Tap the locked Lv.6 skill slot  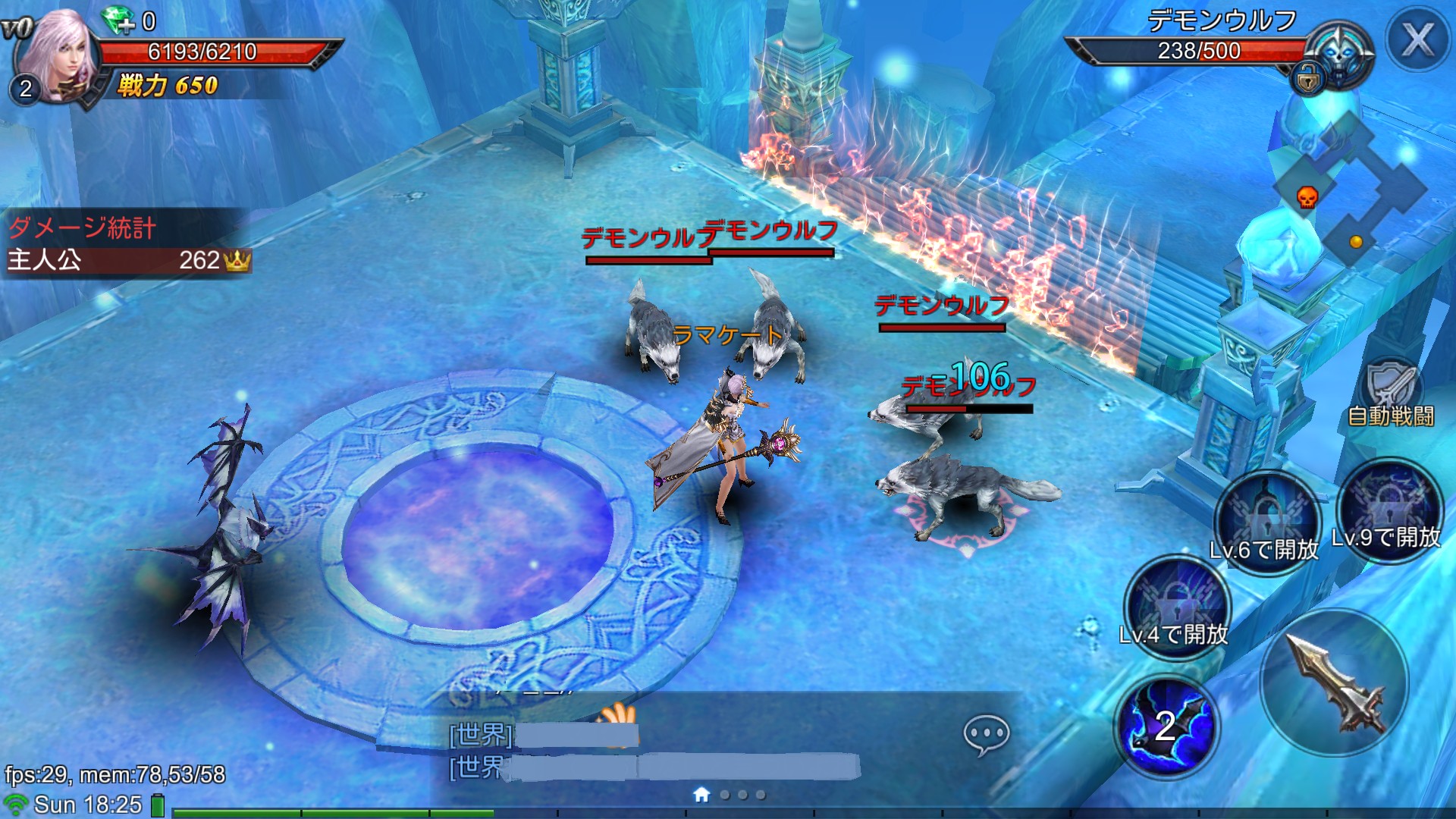tap(1265, 522)
